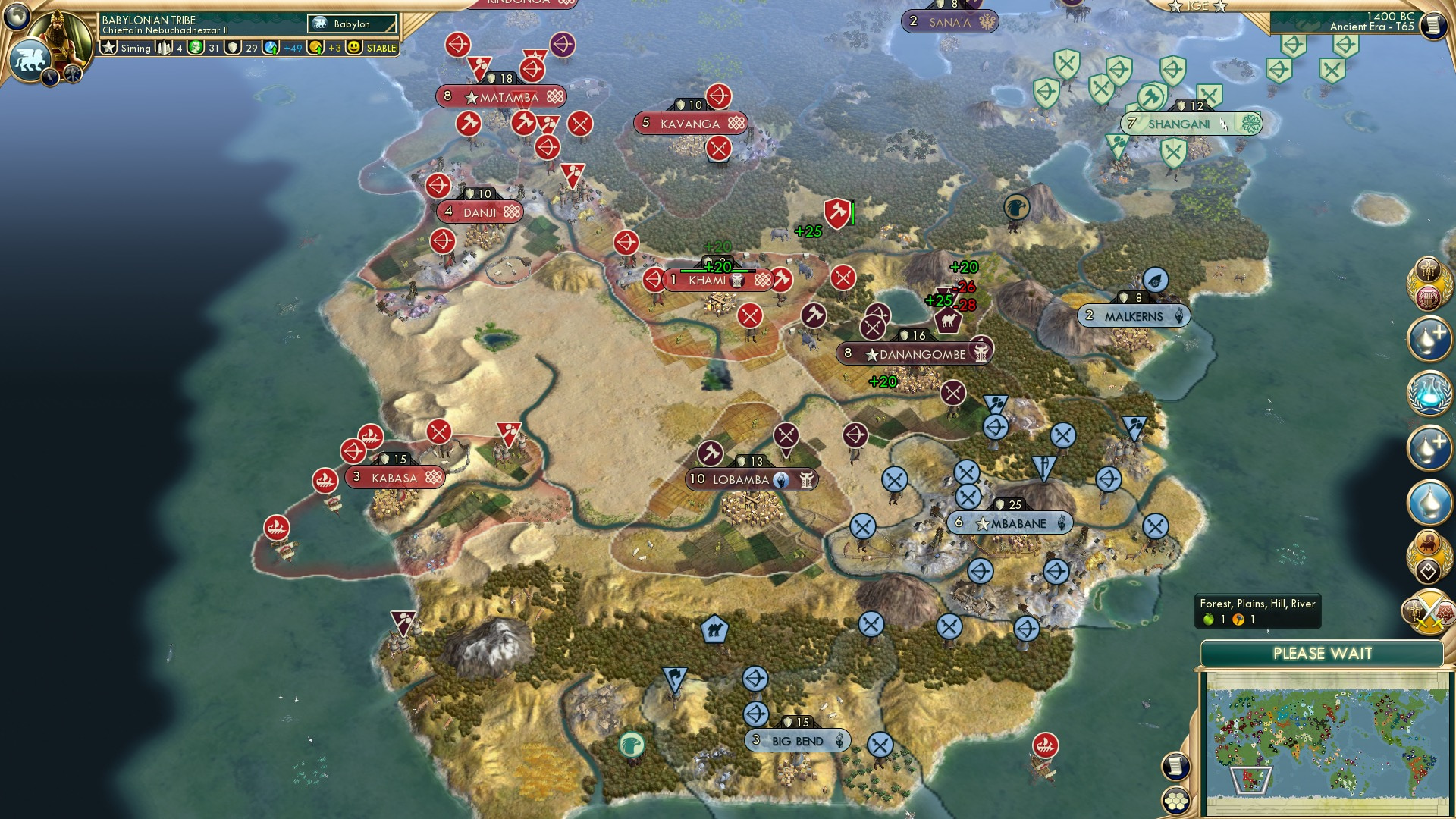
Task: Open the science flask overview icon
Action: tap(1429, 393)
